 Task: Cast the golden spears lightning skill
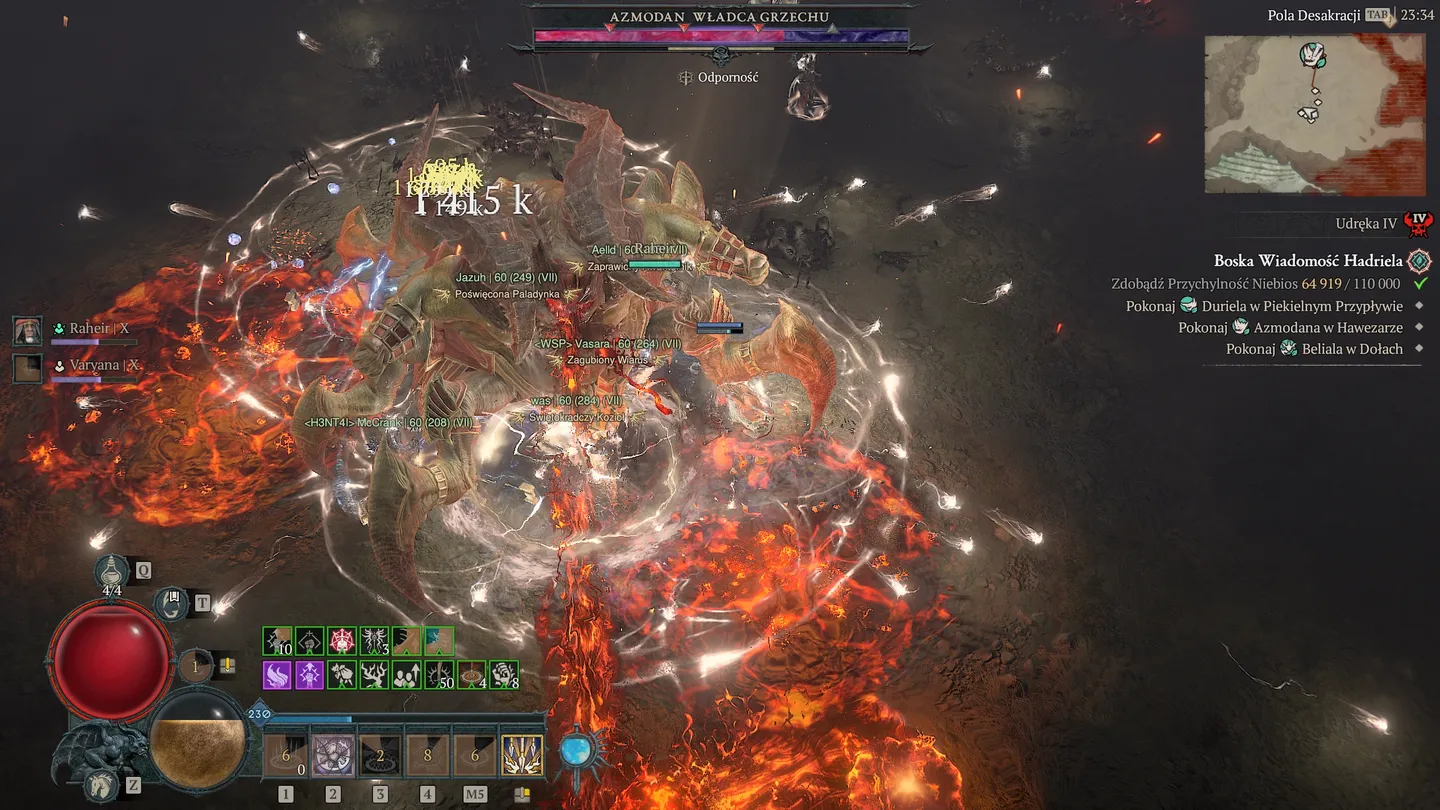pyautogui.click(x=522, y=756)
